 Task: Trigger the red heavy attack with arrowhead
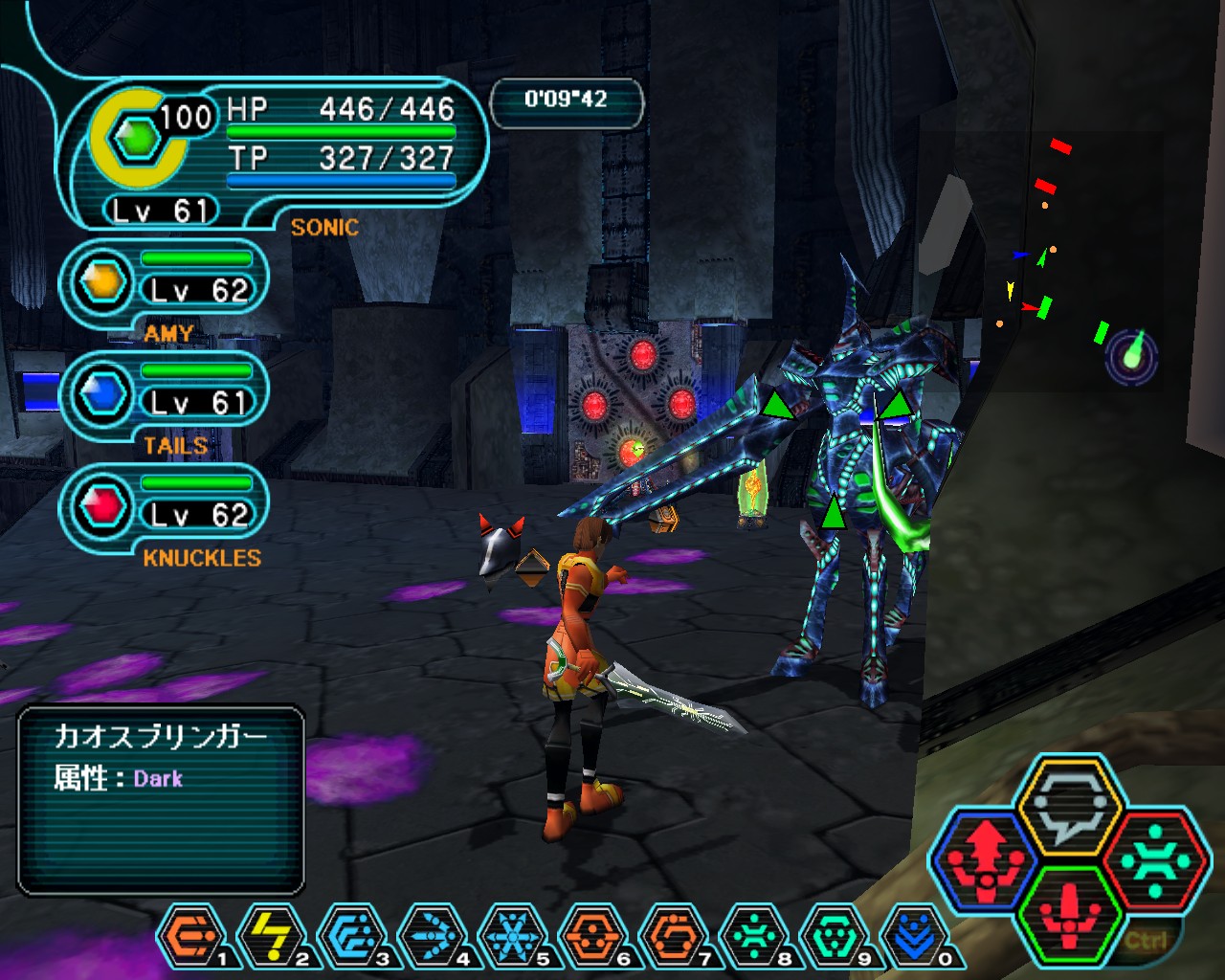click(984, 858)
